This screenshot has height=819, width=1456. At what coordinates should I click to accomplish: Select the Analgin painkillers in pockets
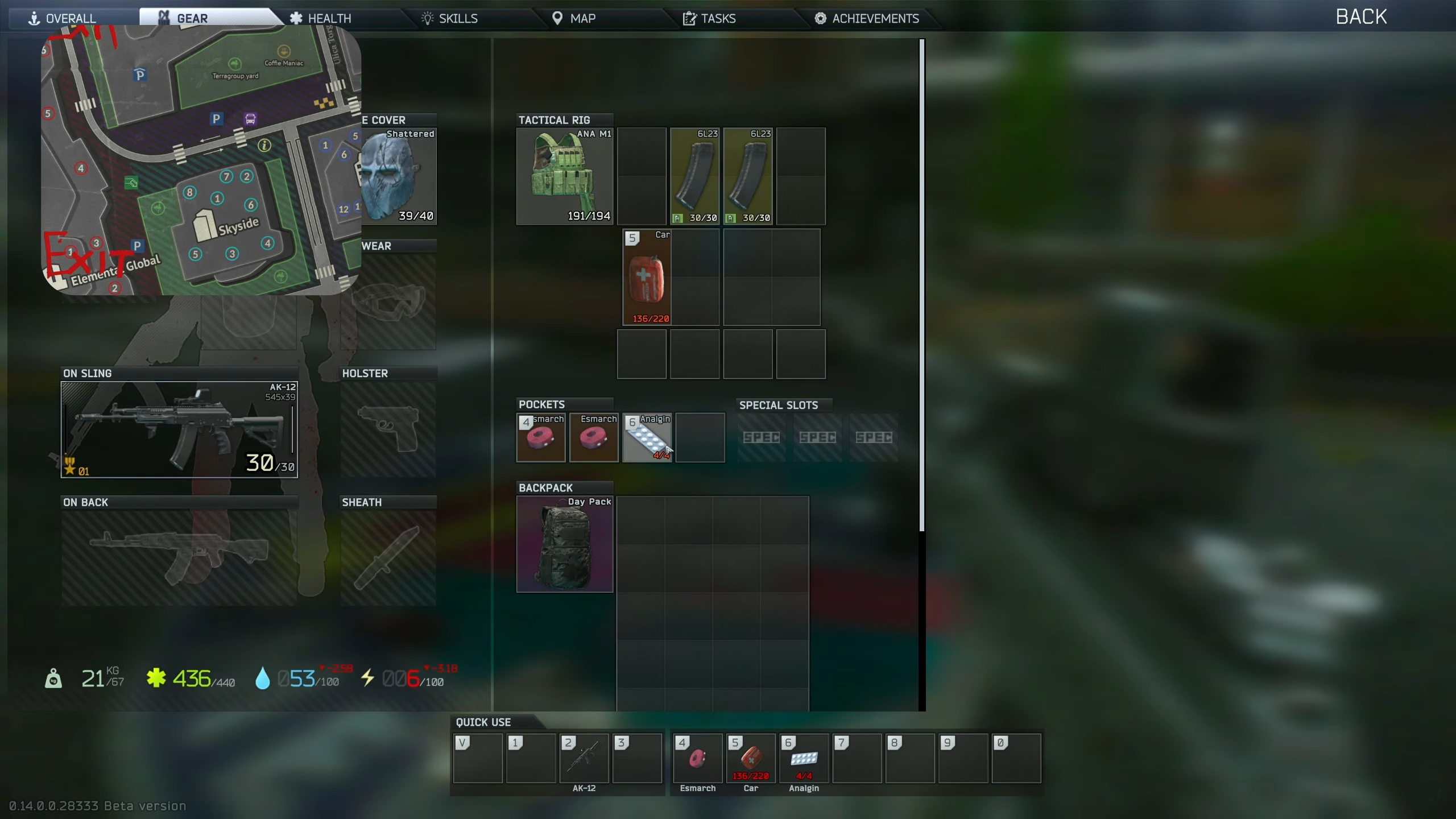tap(647, 437)
